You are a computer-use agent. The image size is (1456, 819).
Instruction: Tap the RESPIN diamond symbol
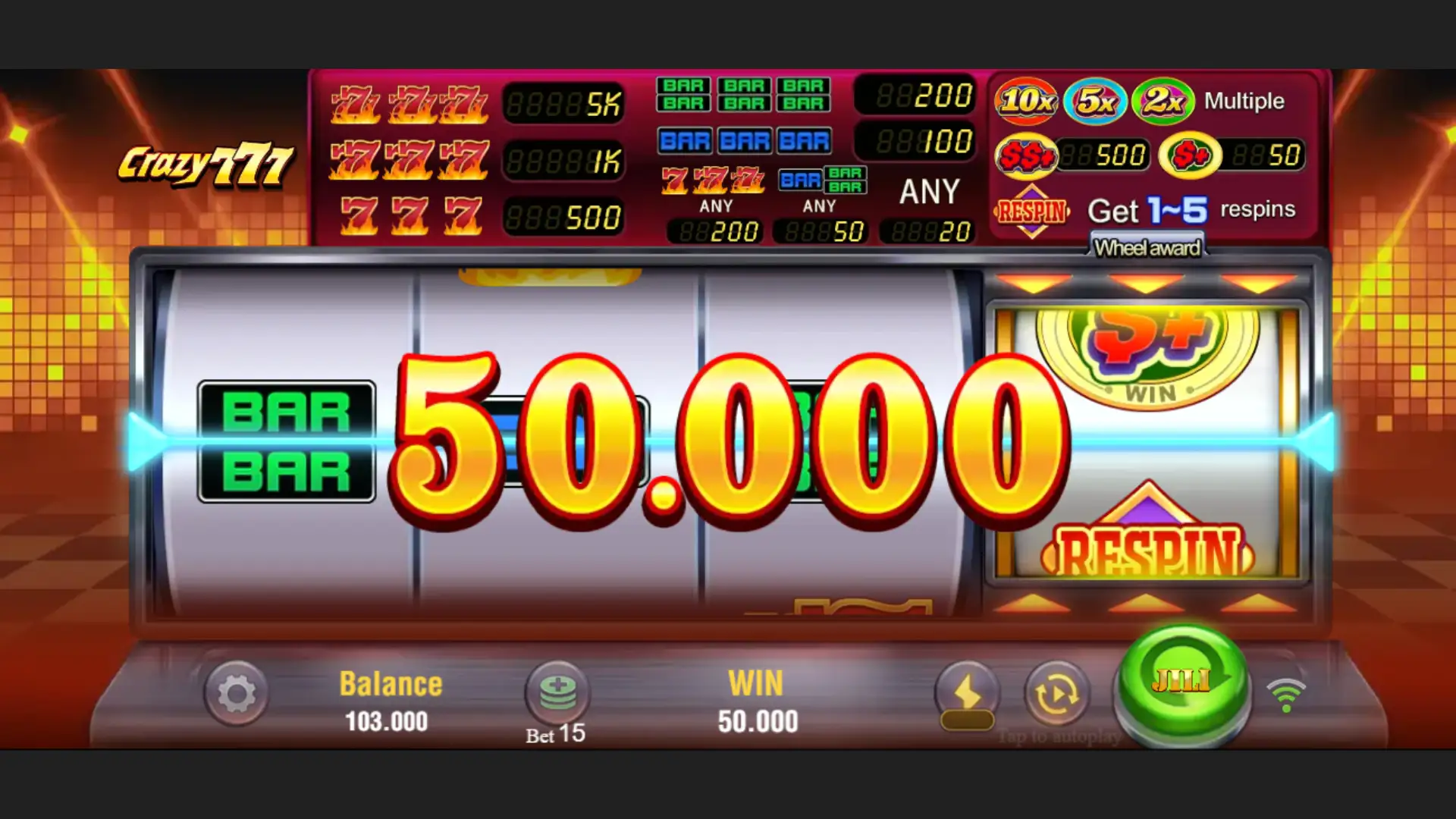pos(1033,210)
